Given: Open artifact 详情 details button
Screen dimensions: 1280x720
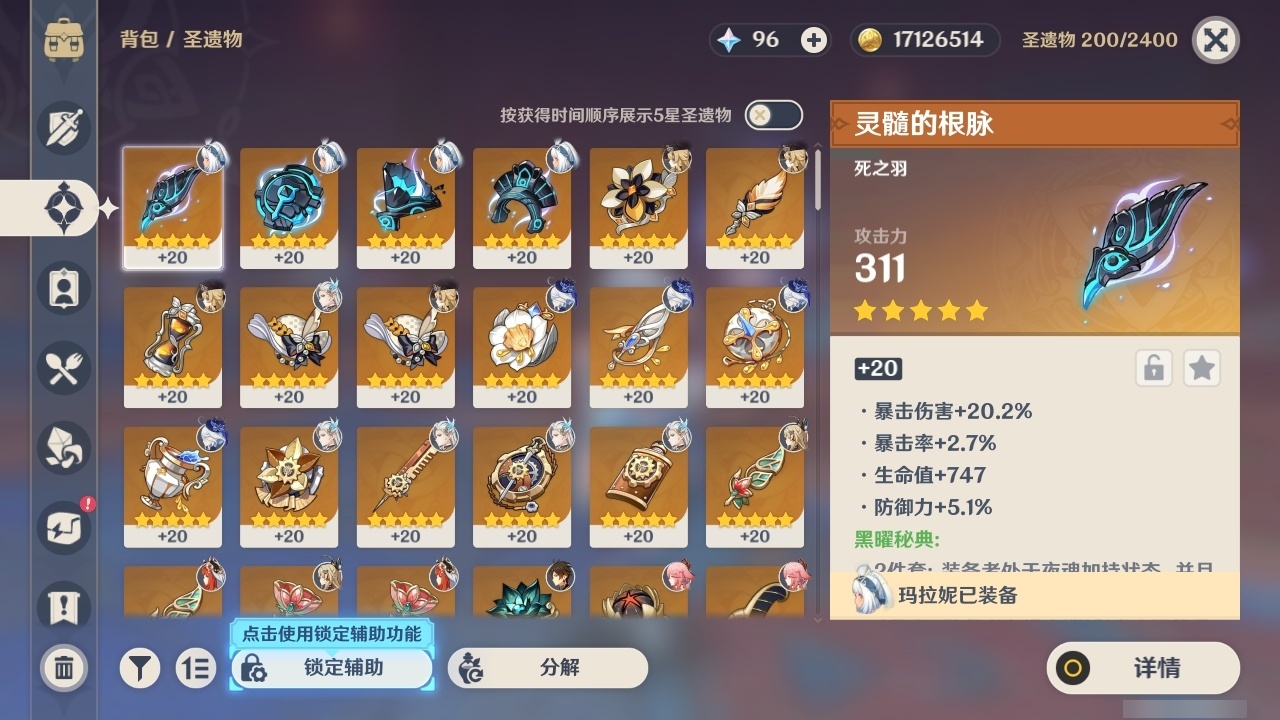Looking at the screenshot, I should coord(1142,668).
